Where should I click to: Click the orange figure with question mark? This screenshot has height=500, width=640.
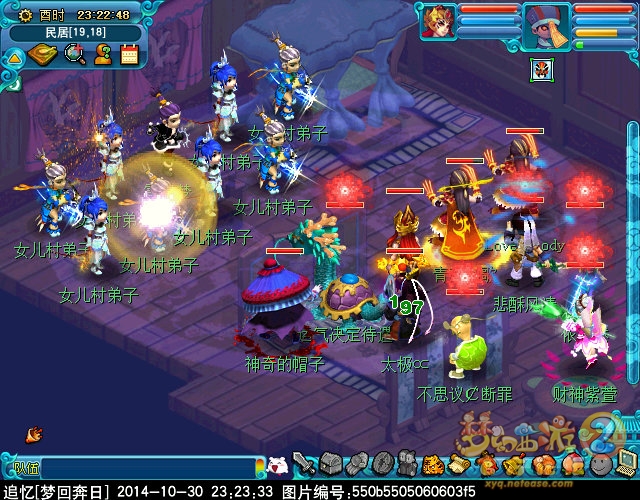[102, 55]
